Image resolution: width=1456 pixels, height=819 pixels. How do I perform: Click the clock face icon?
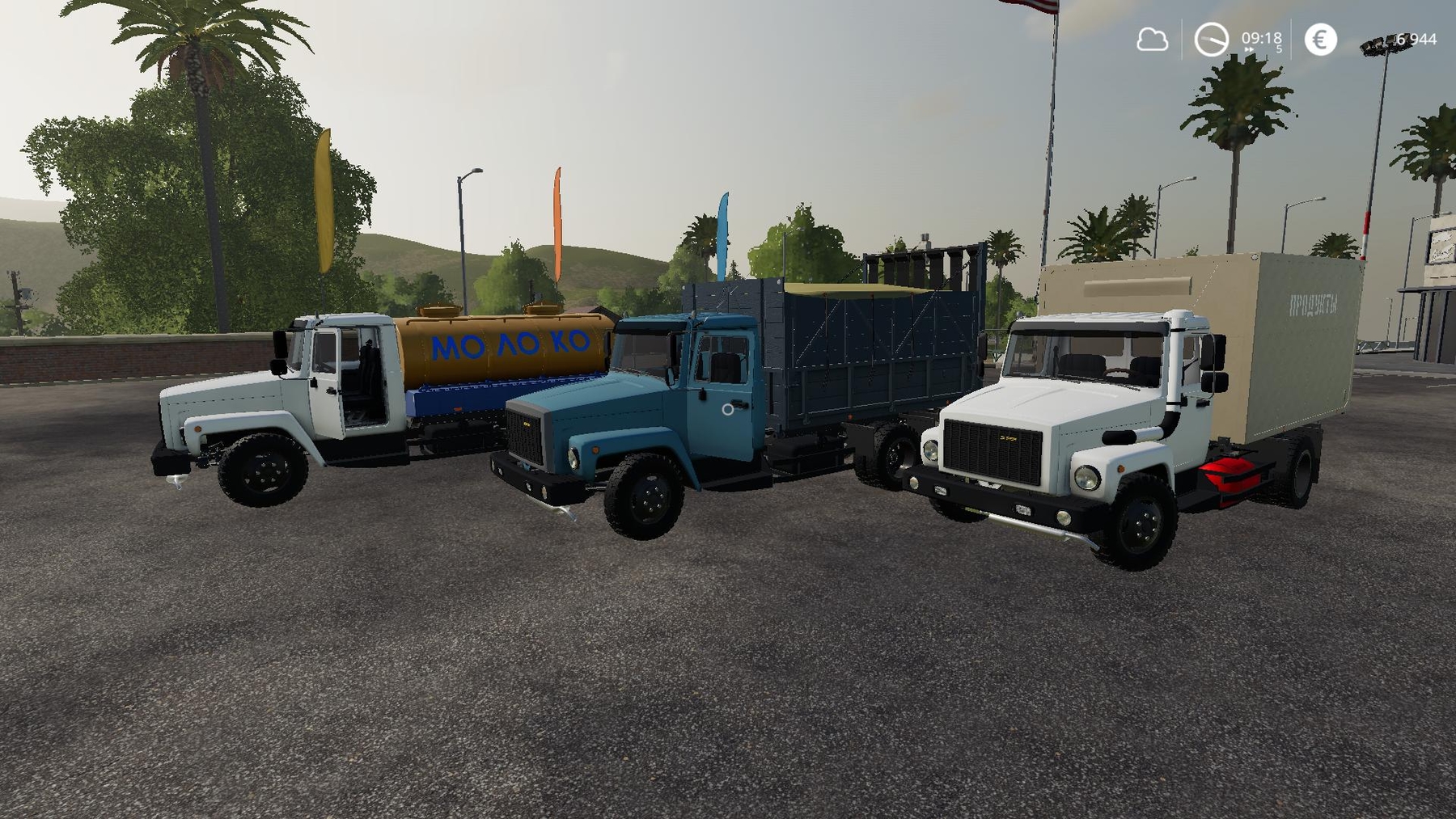[x=1211, y=38]
